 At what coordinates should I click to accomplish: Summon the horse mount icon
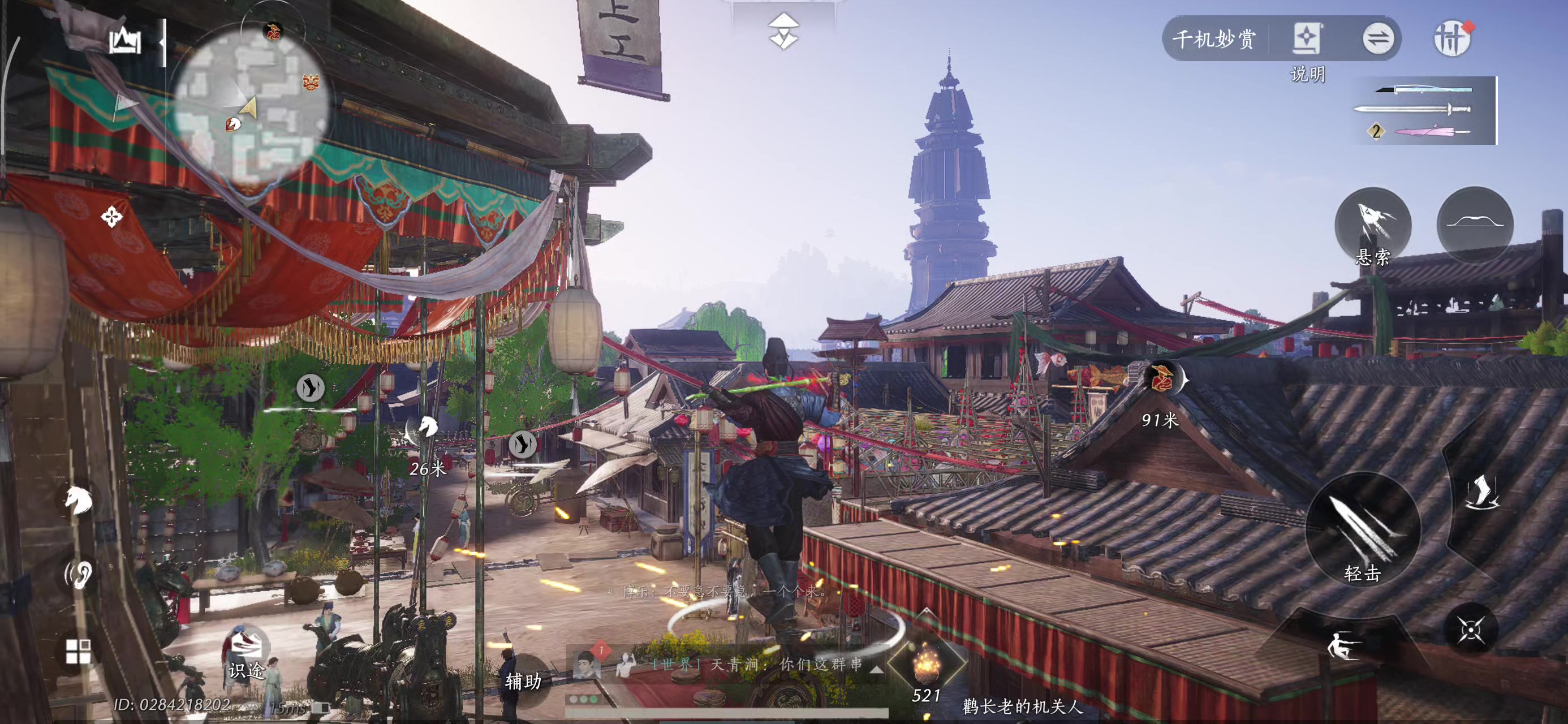coord(79,501)
